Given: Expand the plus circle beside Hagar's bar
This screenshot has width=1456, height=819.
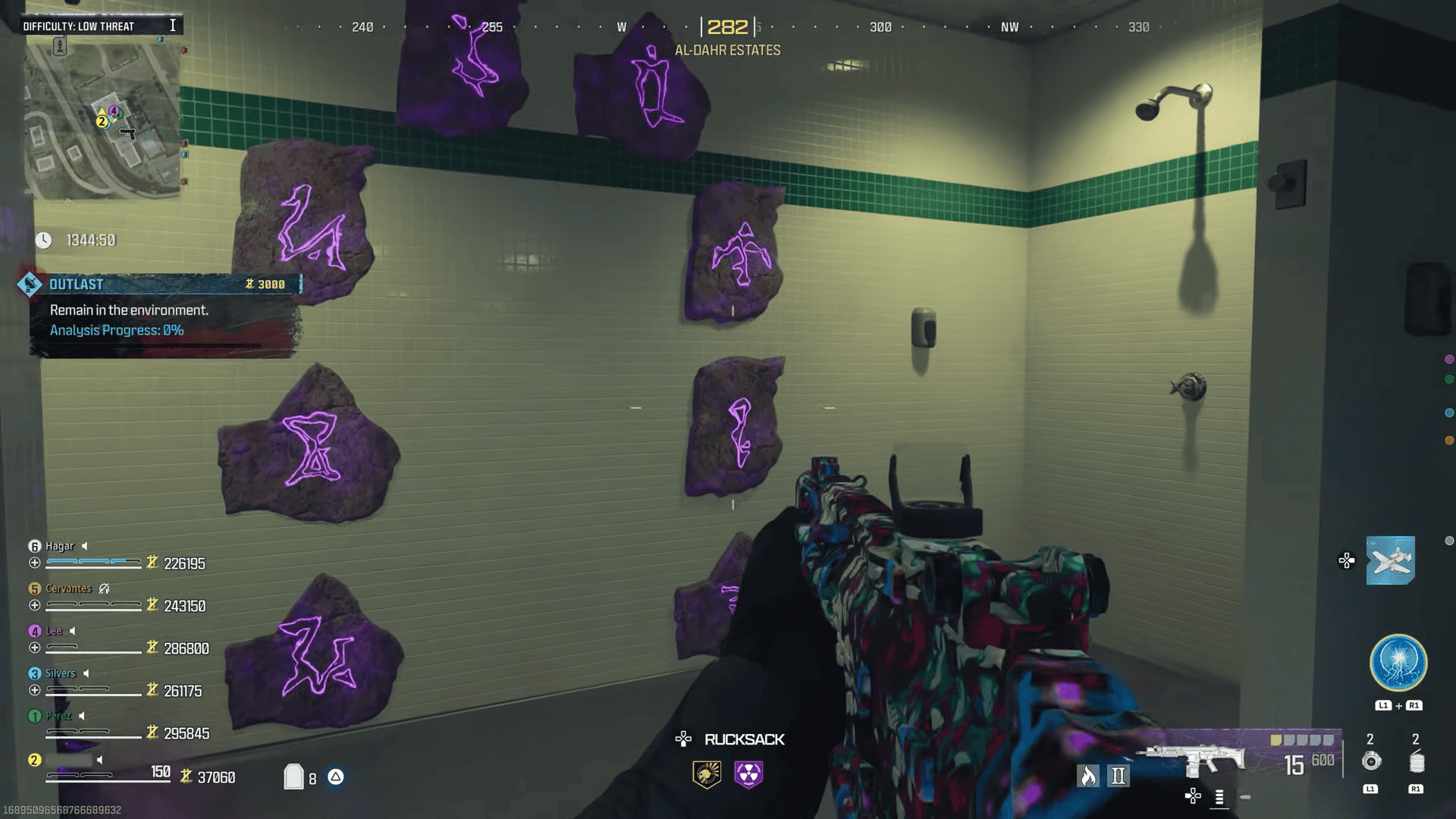Looking at the screenshot, I should [x=33, y=563].
